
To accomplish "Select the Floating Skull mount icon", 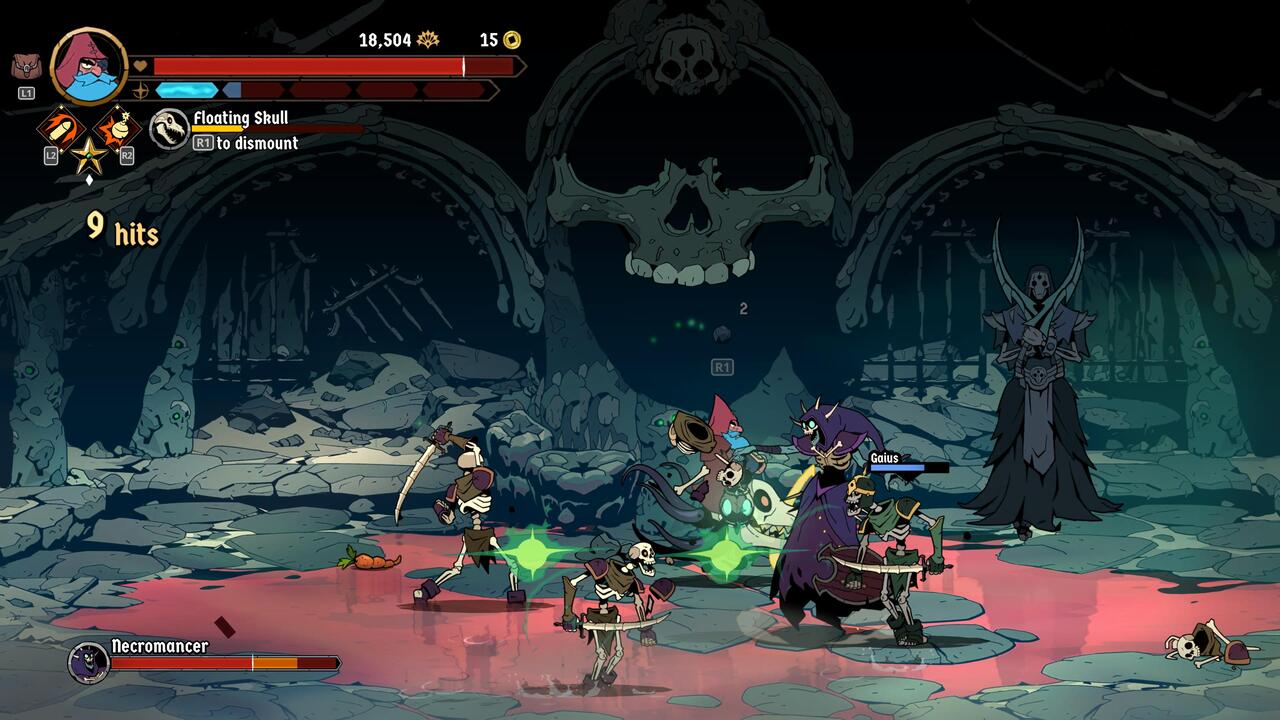I will [x=169, y=129].
